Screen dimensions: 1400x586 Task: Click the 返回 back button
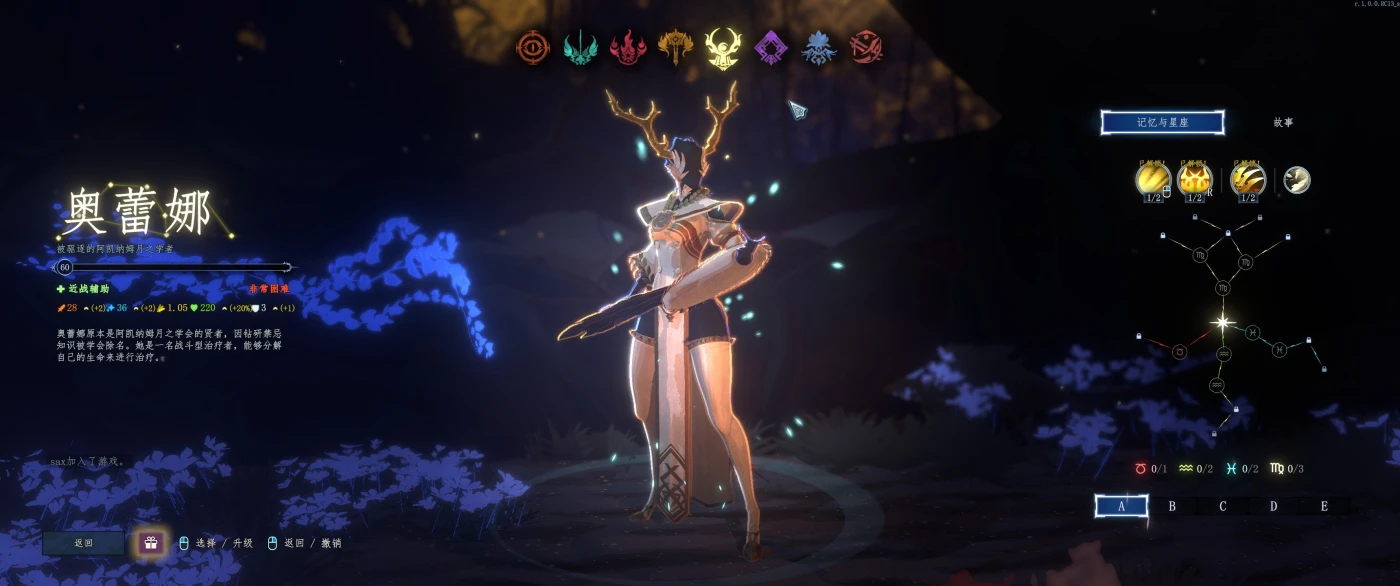point(83,543)
